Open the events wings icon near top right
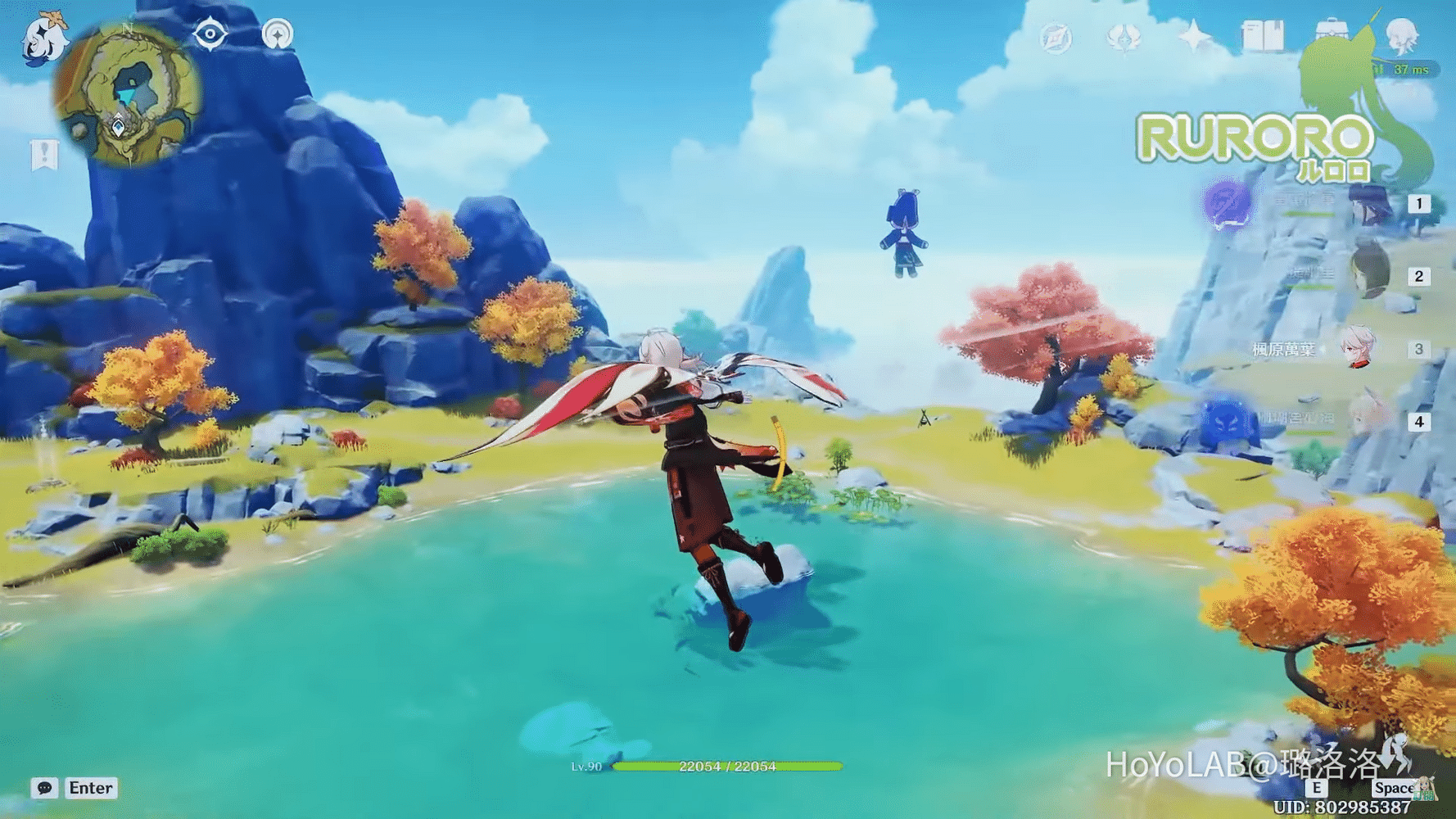The width and height of the screenshot is (1456, 819). pos(1124,37)
